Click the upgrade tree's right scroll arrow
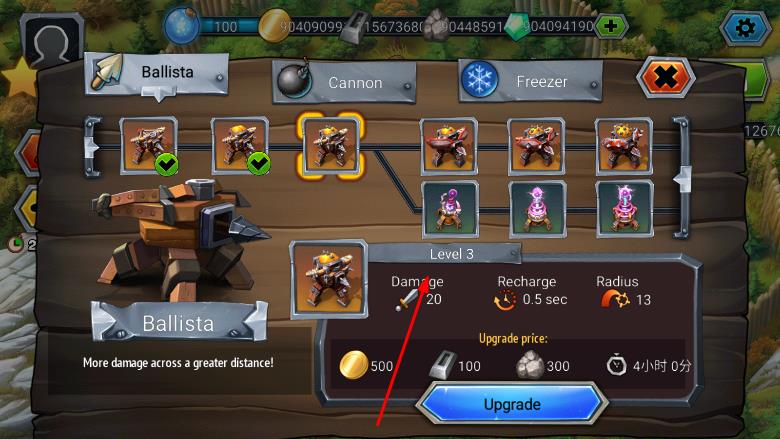Viewport: 780px width, 439px height. 682,178
